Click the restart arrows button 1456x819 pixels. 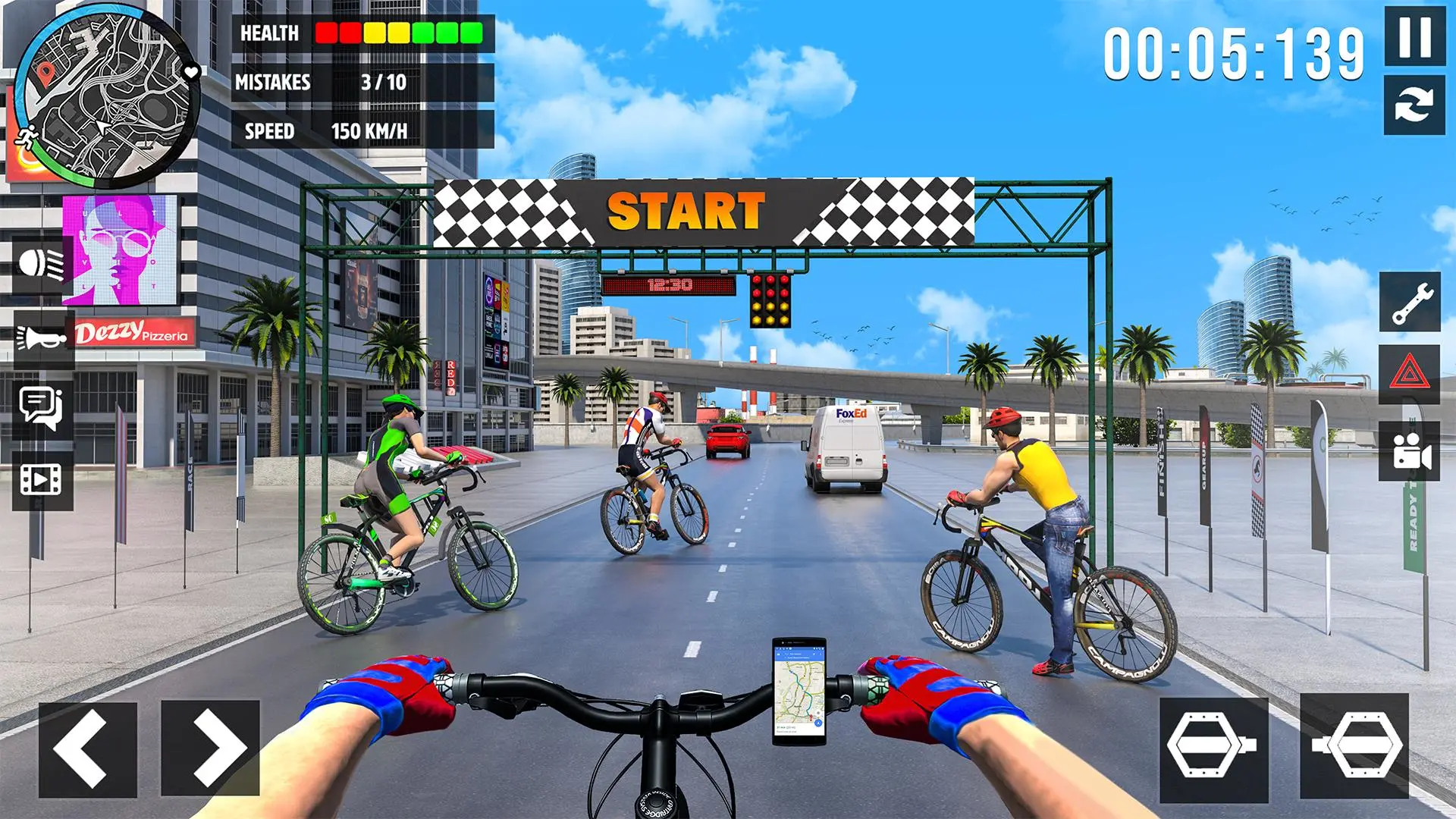coord(1414,105)
